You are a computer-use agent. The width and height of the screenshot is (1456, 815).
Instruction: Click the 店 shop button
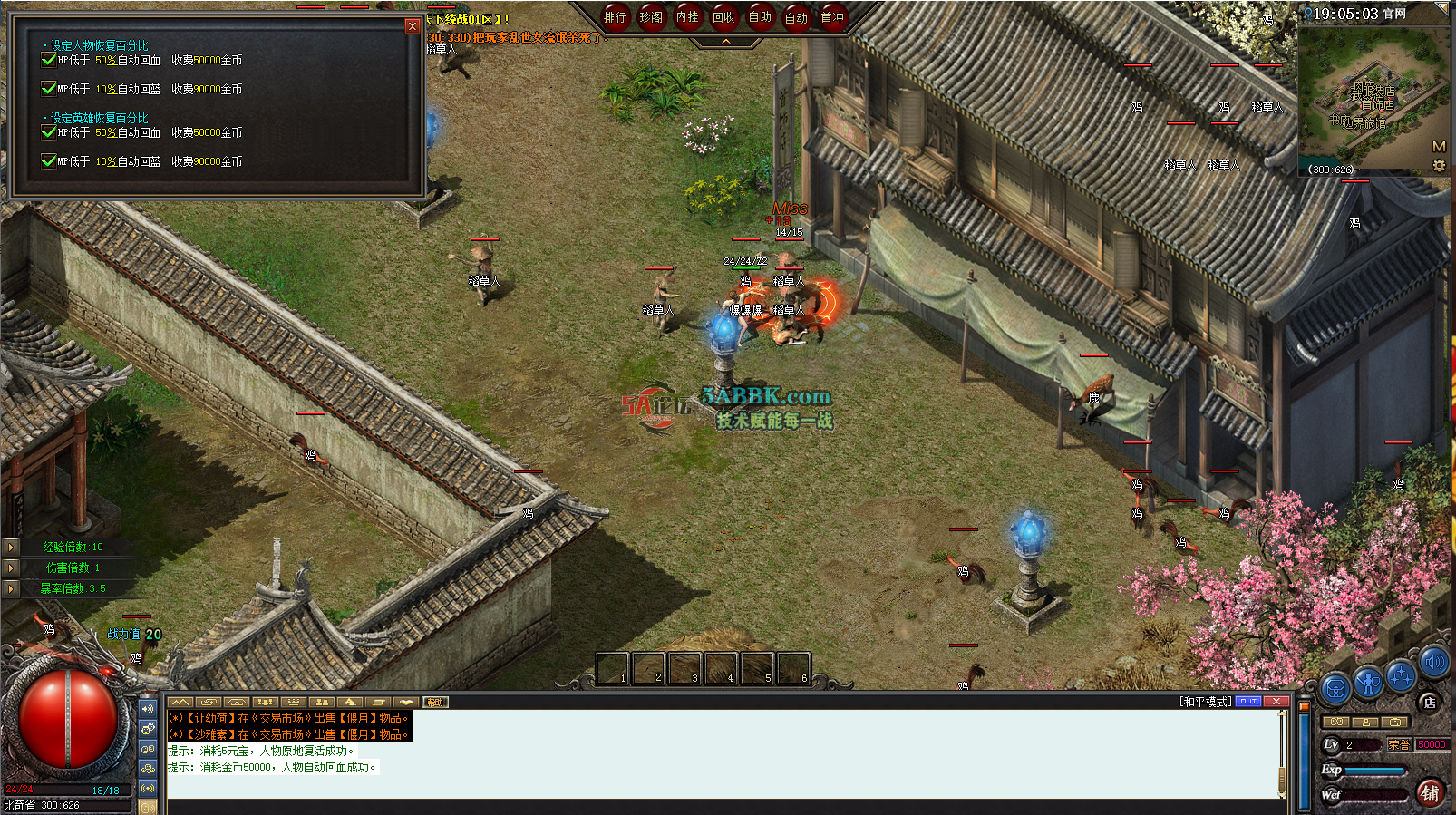(x=1429, y=702)
